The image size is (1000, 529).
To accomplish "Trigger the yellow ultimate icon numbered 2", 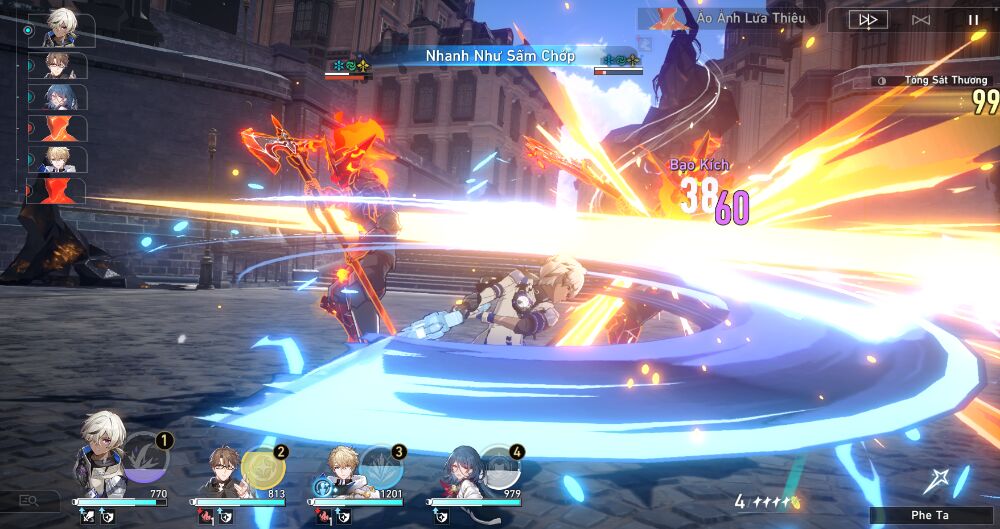I will tap(262, 465).
